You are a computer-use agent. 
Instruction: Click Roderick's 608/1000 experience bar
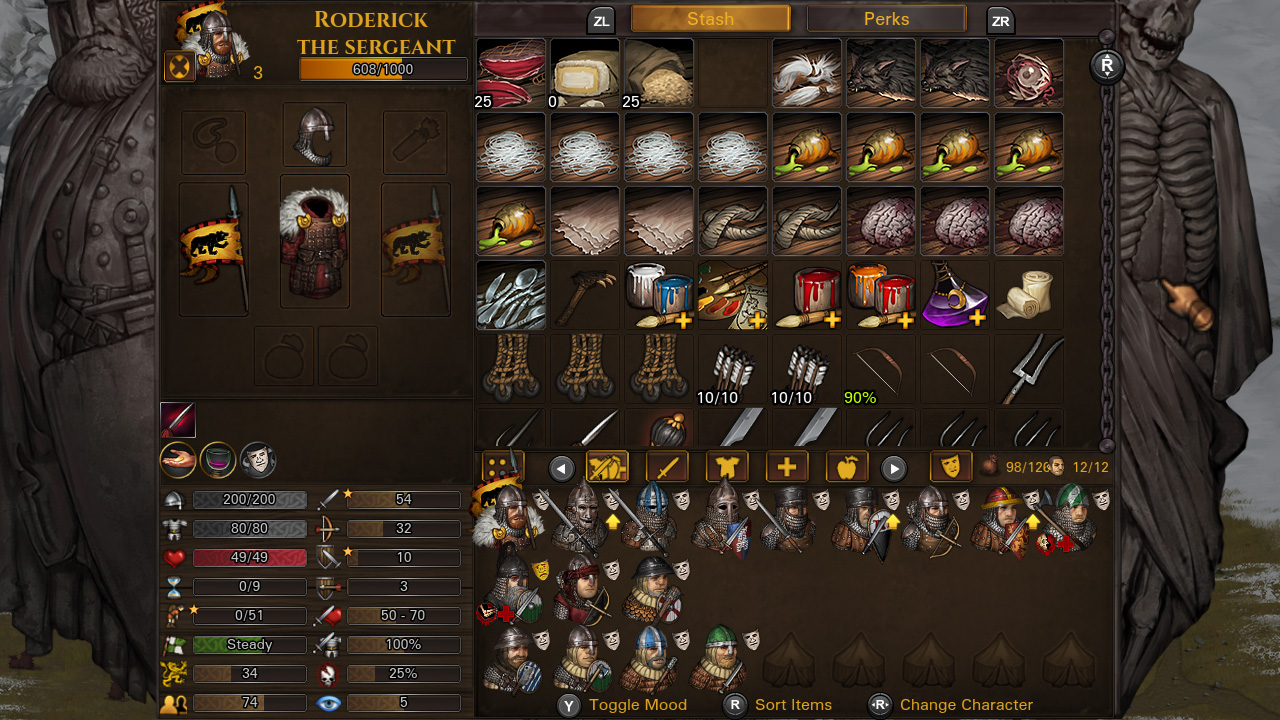381,68
